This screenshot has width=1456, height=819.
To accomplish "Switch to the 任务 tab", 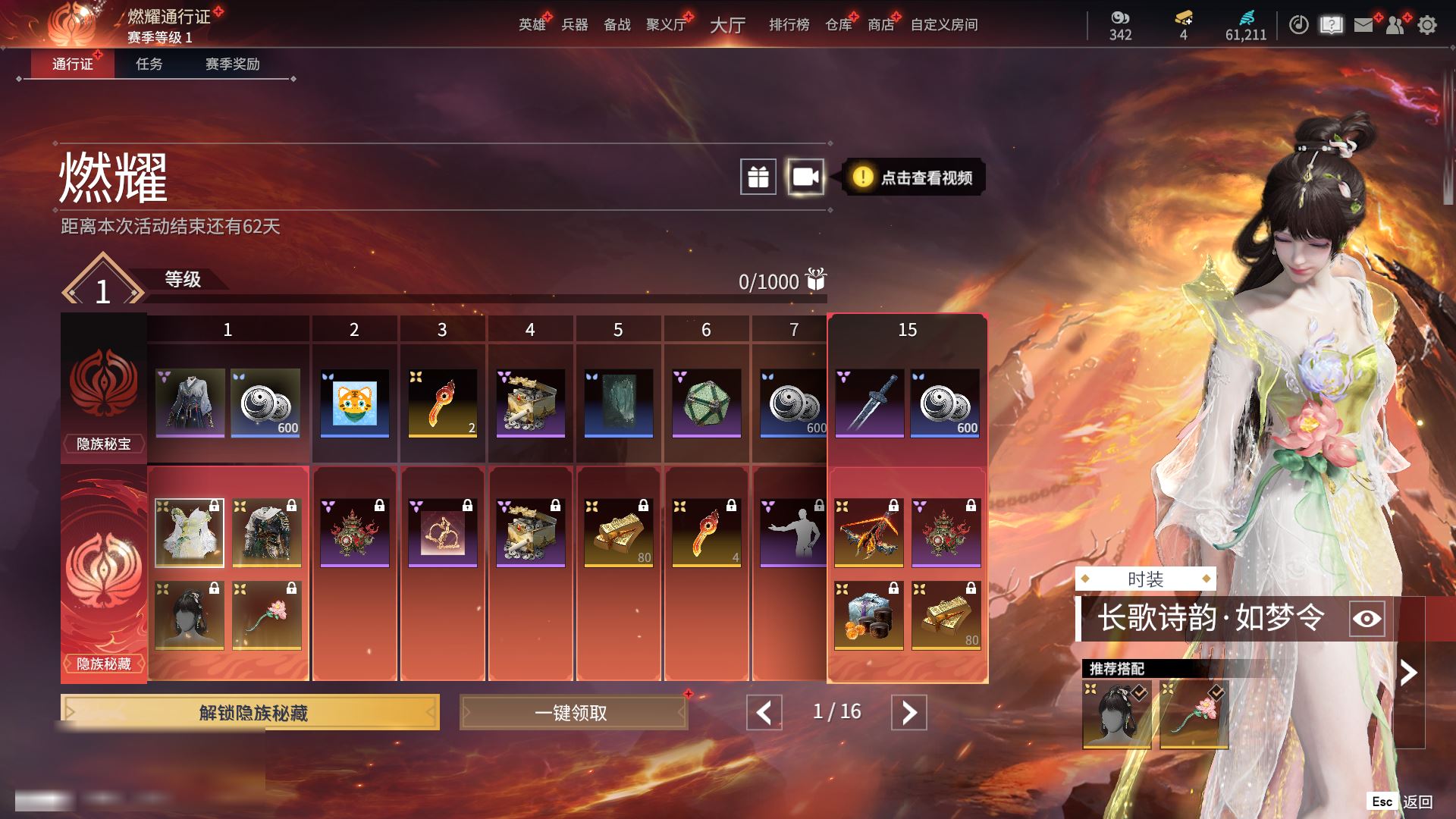I will click(x=149, y=64).
